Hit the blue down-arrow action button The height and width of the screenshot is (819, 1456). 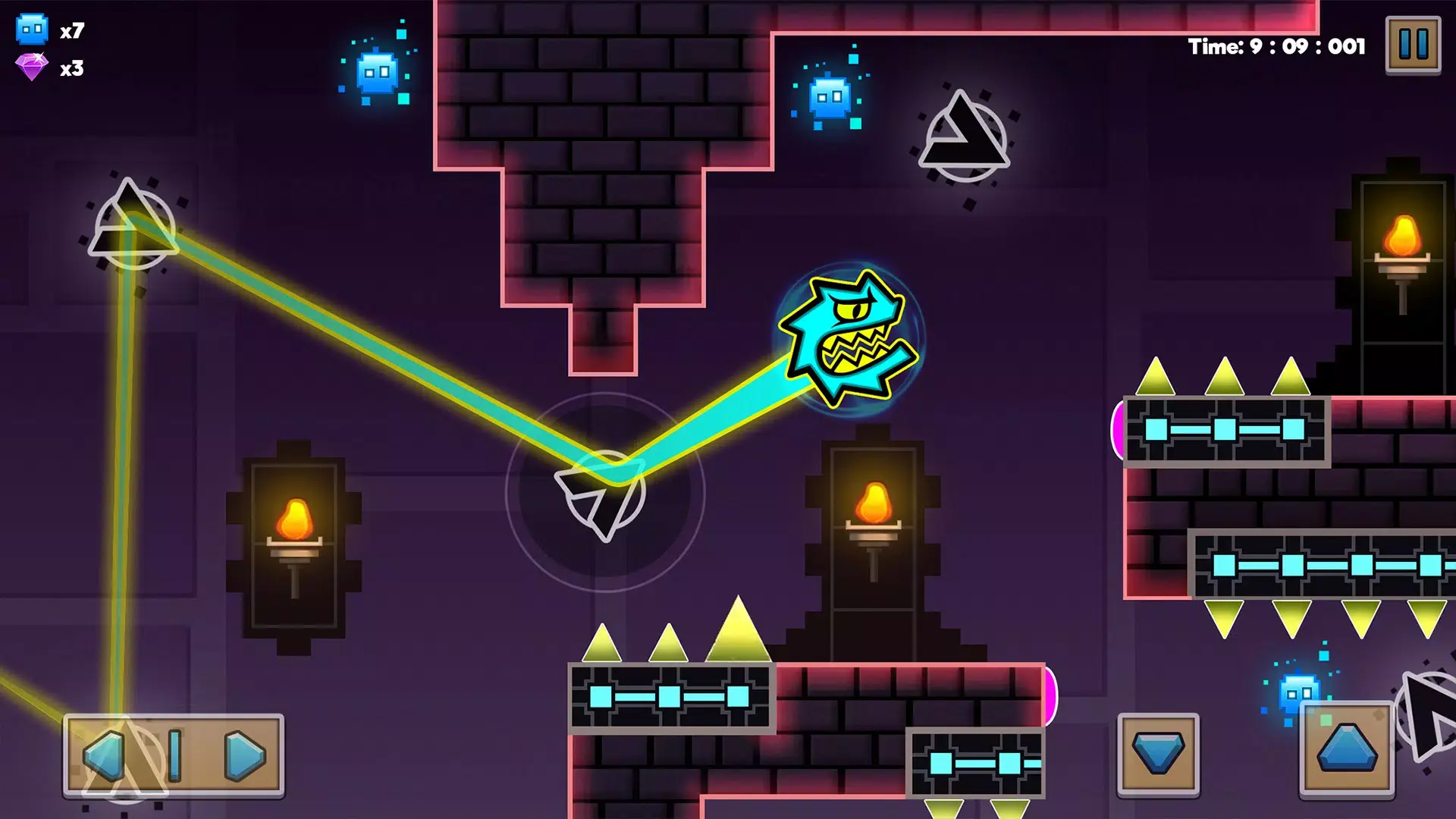[1158, 753]
